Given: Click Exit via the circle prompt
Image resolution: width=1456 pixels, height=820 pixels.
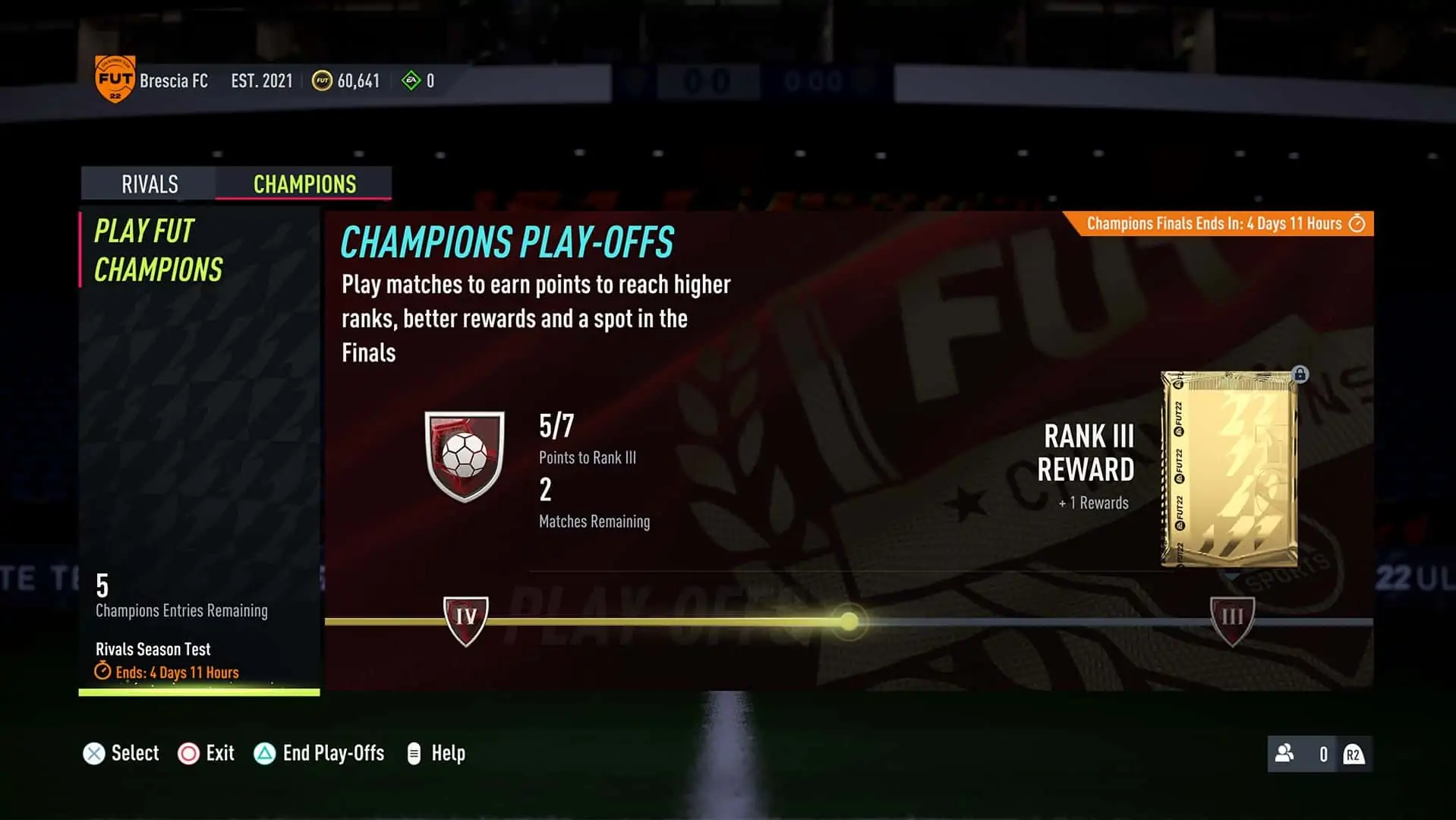Looking at the screenshot, I should pyautogui.click(x=206, y=753).
